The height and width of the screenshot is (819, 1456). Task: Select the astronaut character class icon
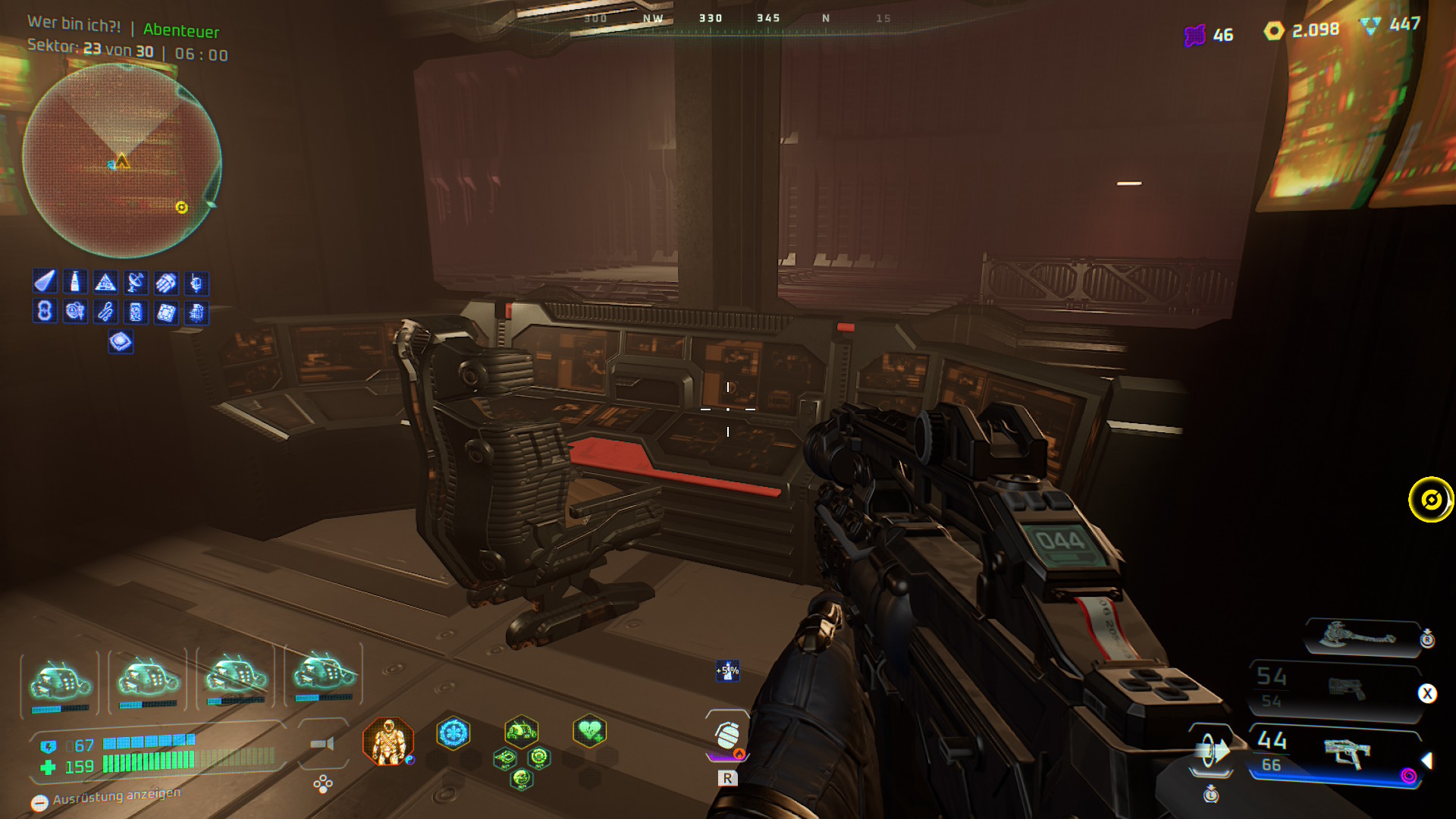pos(388,741)
